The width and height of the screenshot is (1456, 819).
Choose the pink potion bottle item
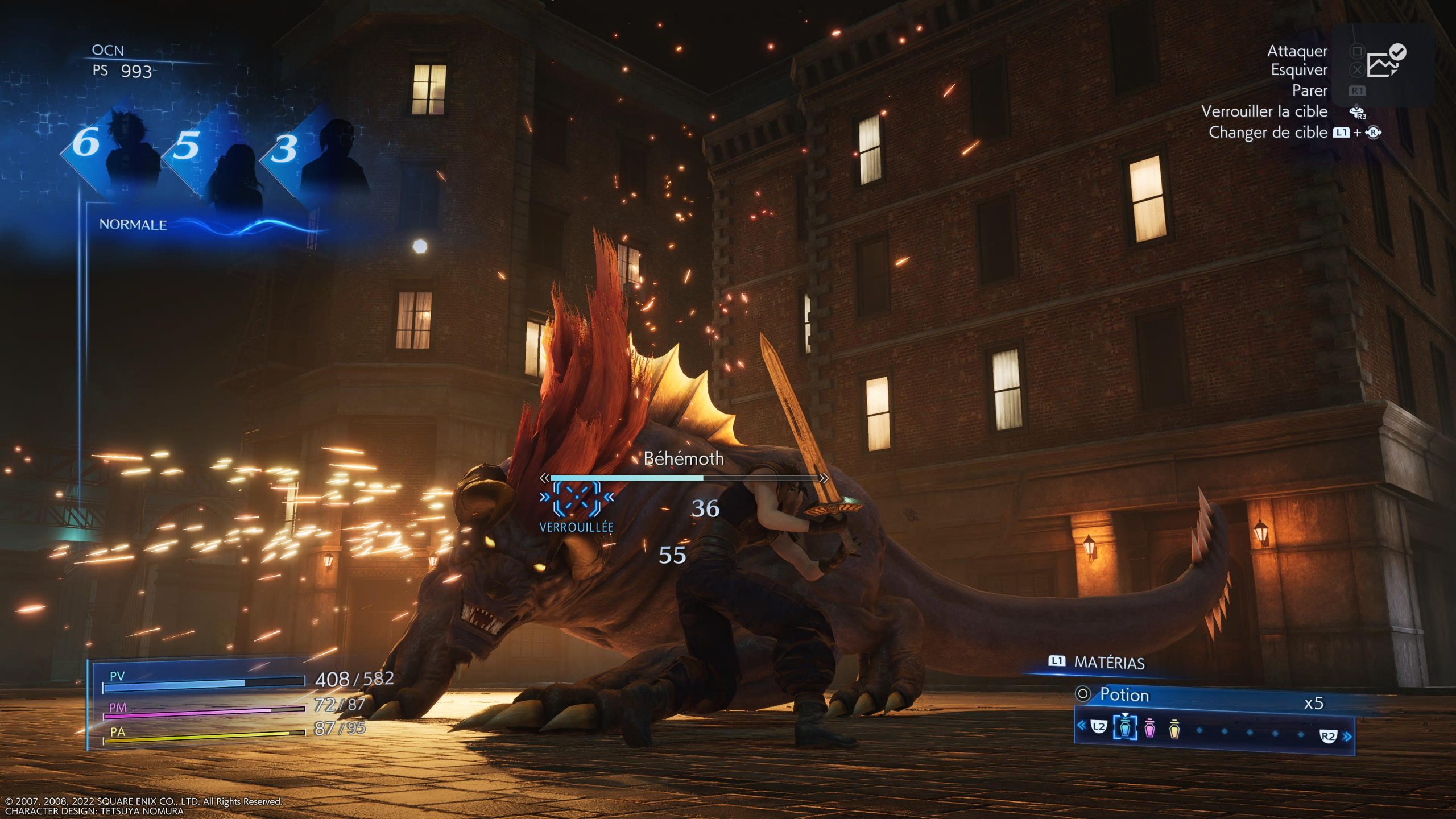(1149, 728)
